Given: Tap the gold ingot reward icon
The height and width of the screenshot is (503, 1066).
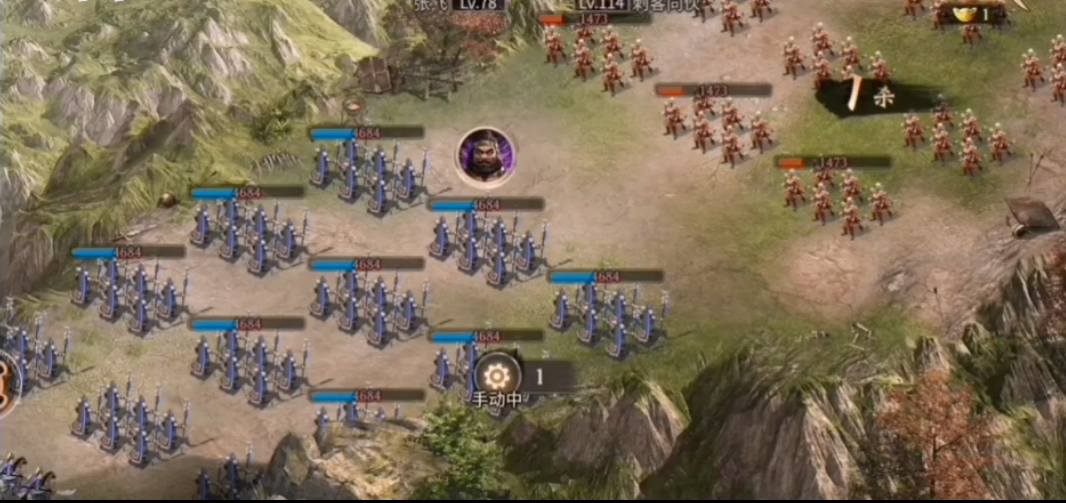Looking at the screenshot, I should (x=967, y=14).
